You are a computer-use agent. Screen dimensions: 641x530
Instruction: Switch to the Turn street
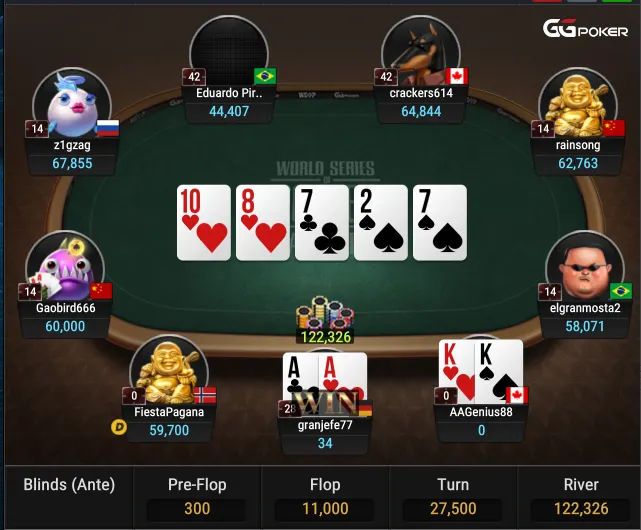click(x=453, y=496)
